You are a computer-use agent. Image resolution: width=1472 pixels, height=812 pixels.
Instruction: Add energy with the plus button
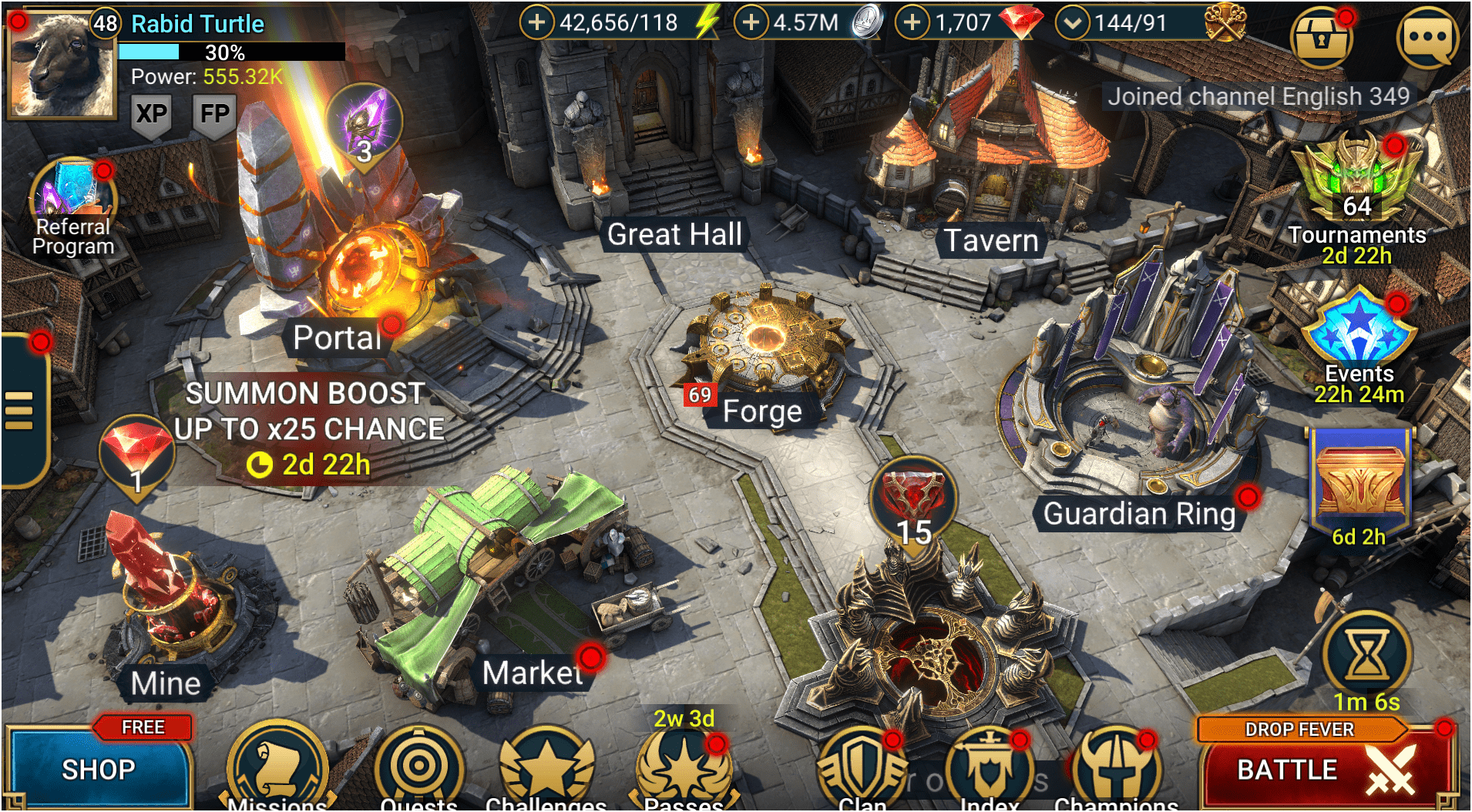539,22
